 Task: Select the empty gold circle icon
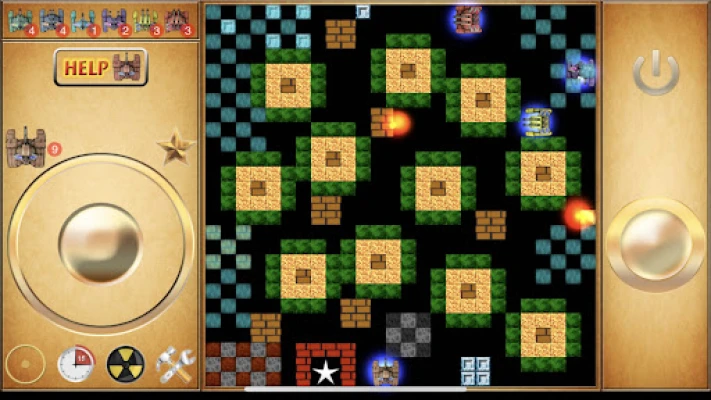point(25,364)
